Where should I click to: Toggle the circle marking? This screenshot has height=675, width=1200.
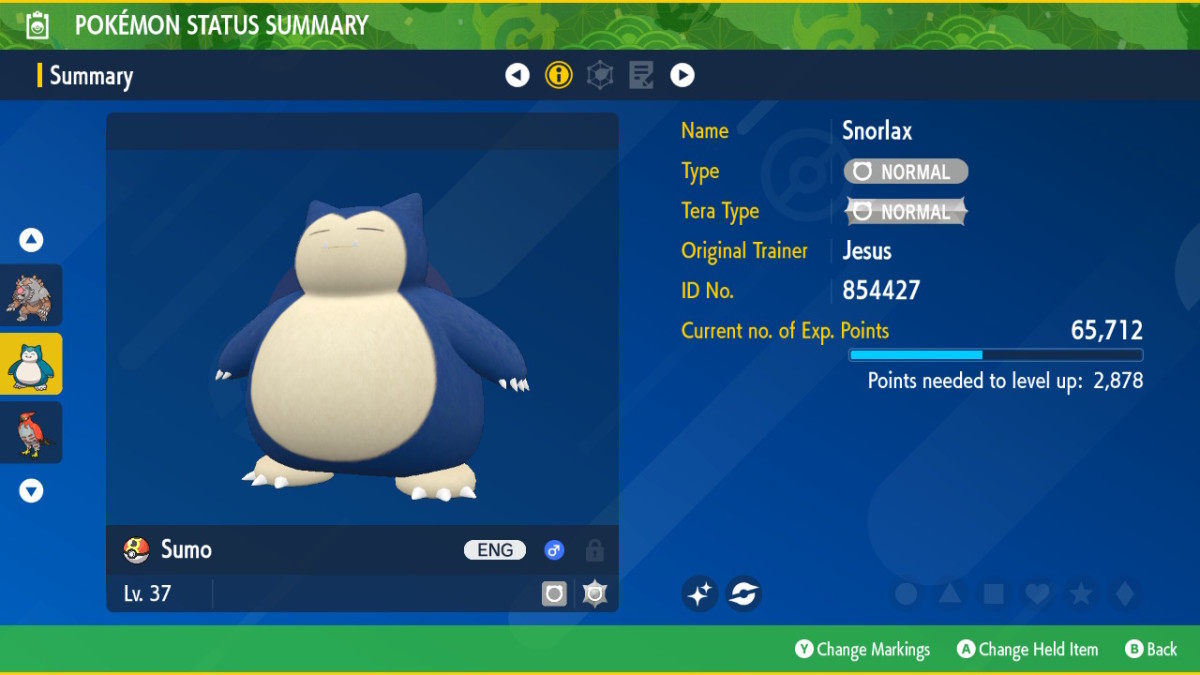[x=906, y=594]
